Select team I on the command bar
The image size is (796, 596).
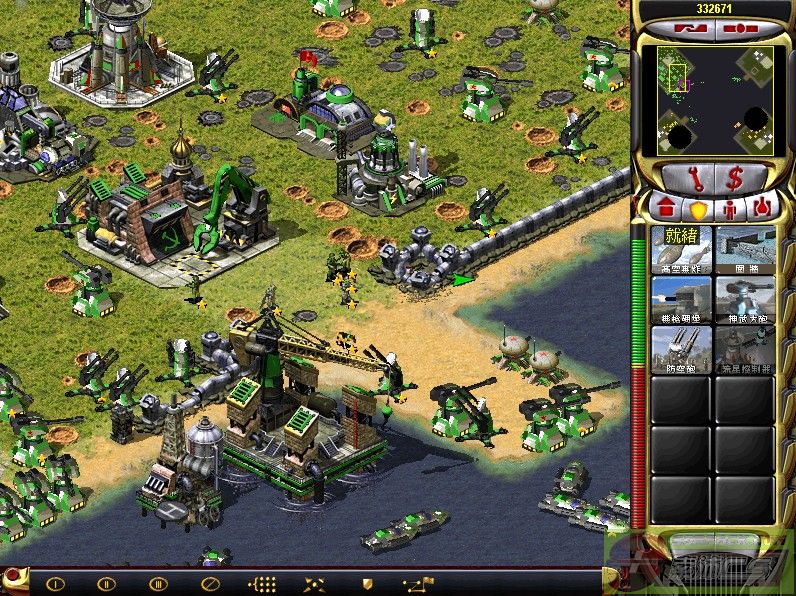tap(55, 583)
